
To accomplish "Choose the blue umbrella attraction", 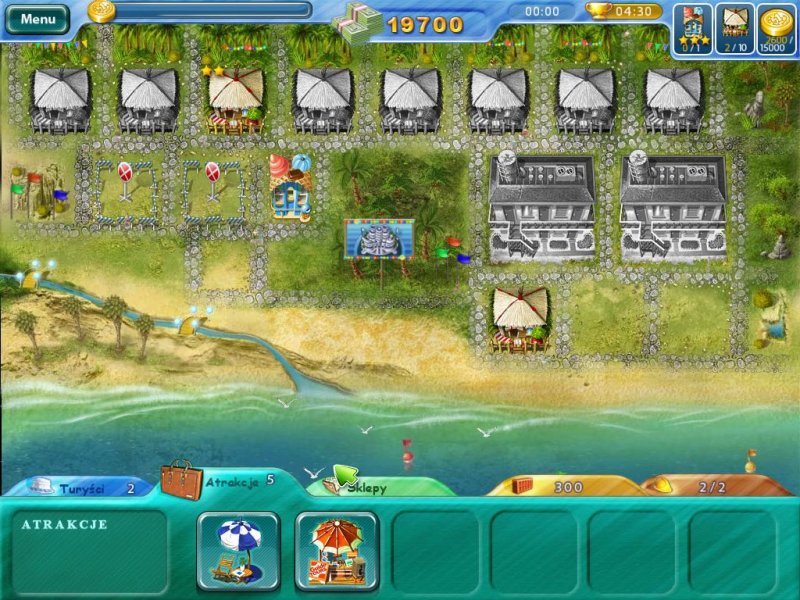I will [238, 551].
